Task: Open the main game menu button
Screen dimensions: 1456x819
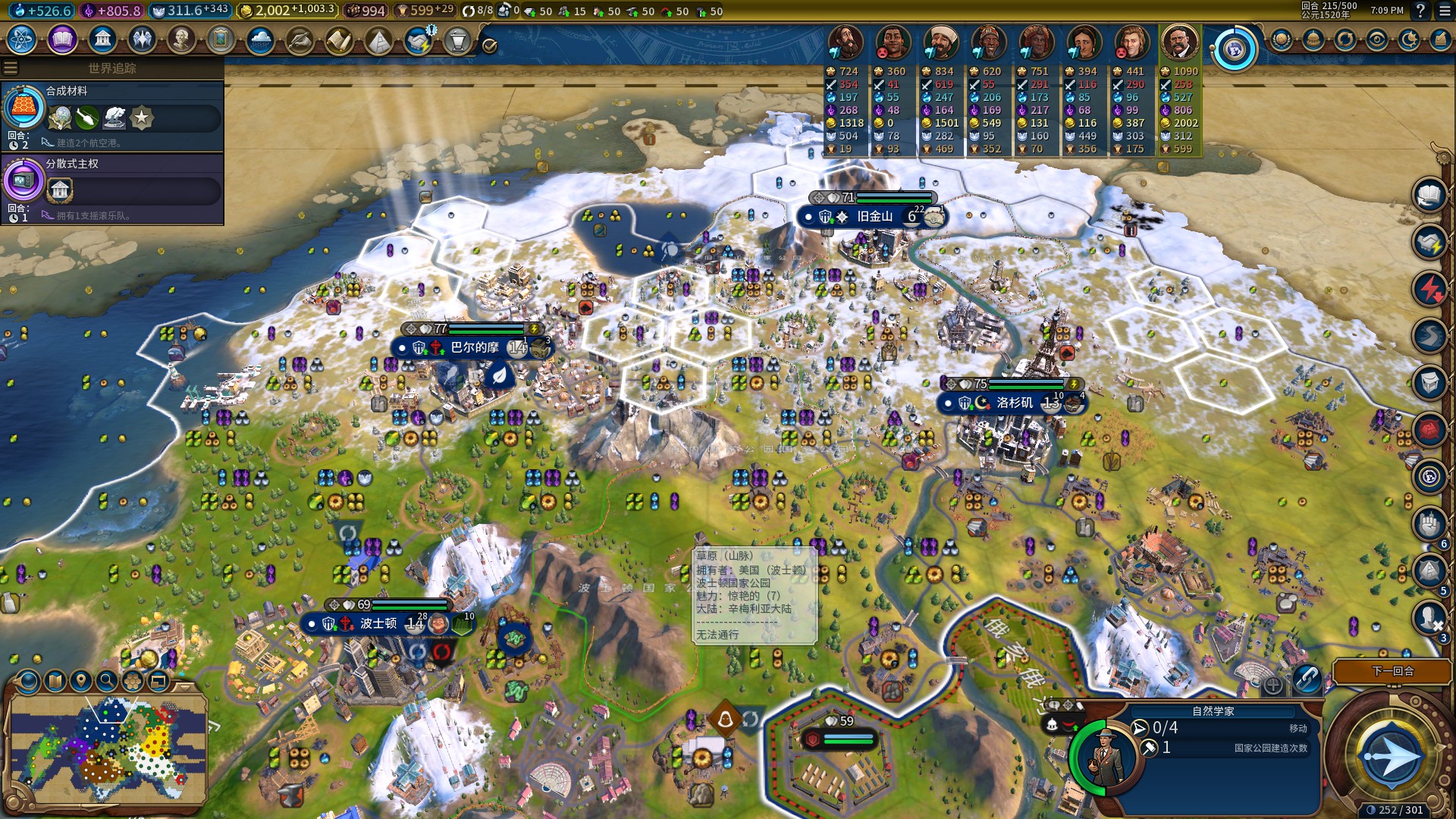Action: click(1444, 11)
